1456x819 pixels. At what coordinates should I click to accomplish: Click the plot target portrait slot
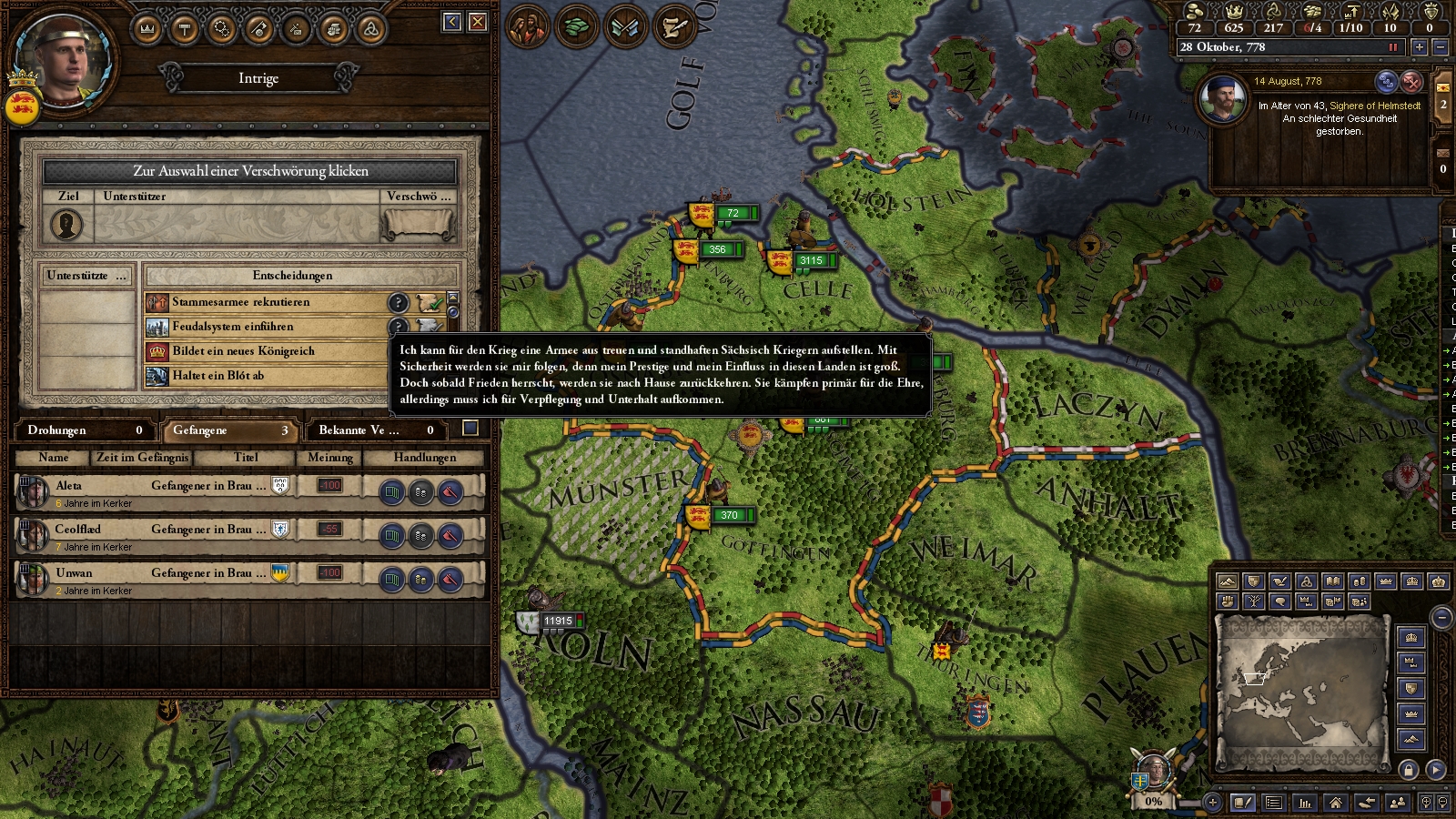(66, 225)
